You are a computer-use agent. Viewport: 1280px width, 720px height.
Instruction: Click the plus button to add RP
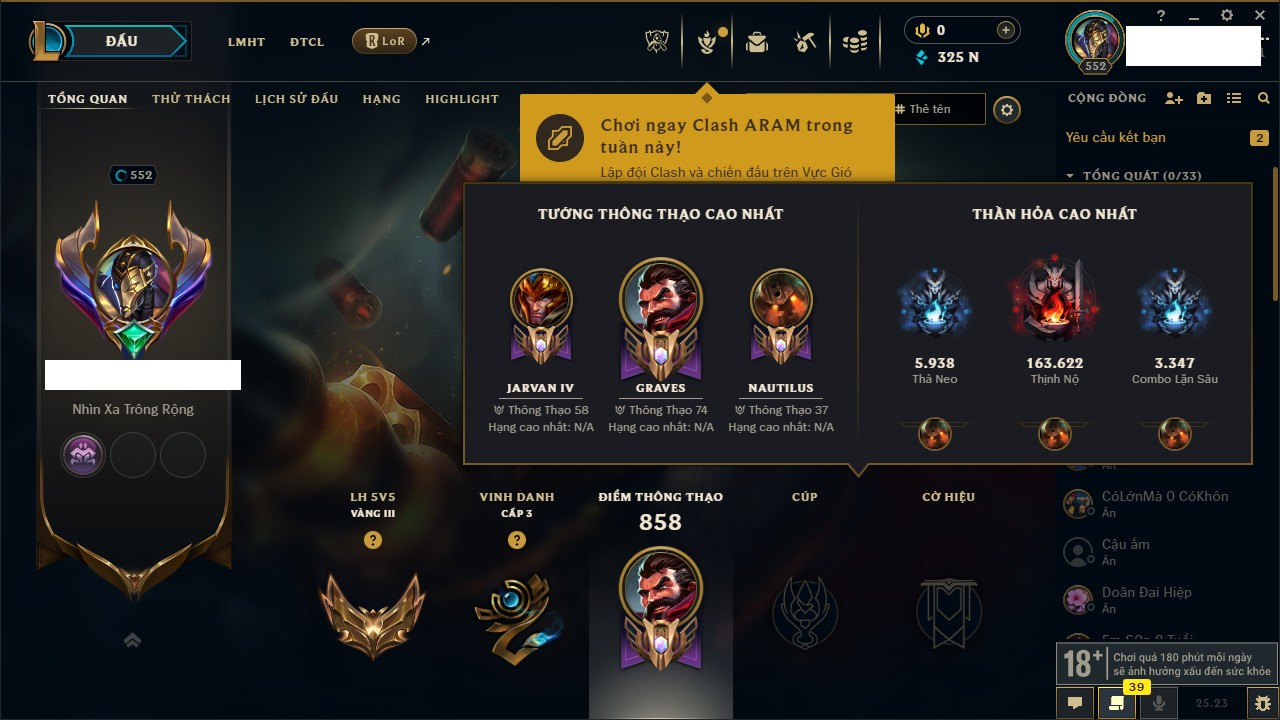click(1005, 30)
